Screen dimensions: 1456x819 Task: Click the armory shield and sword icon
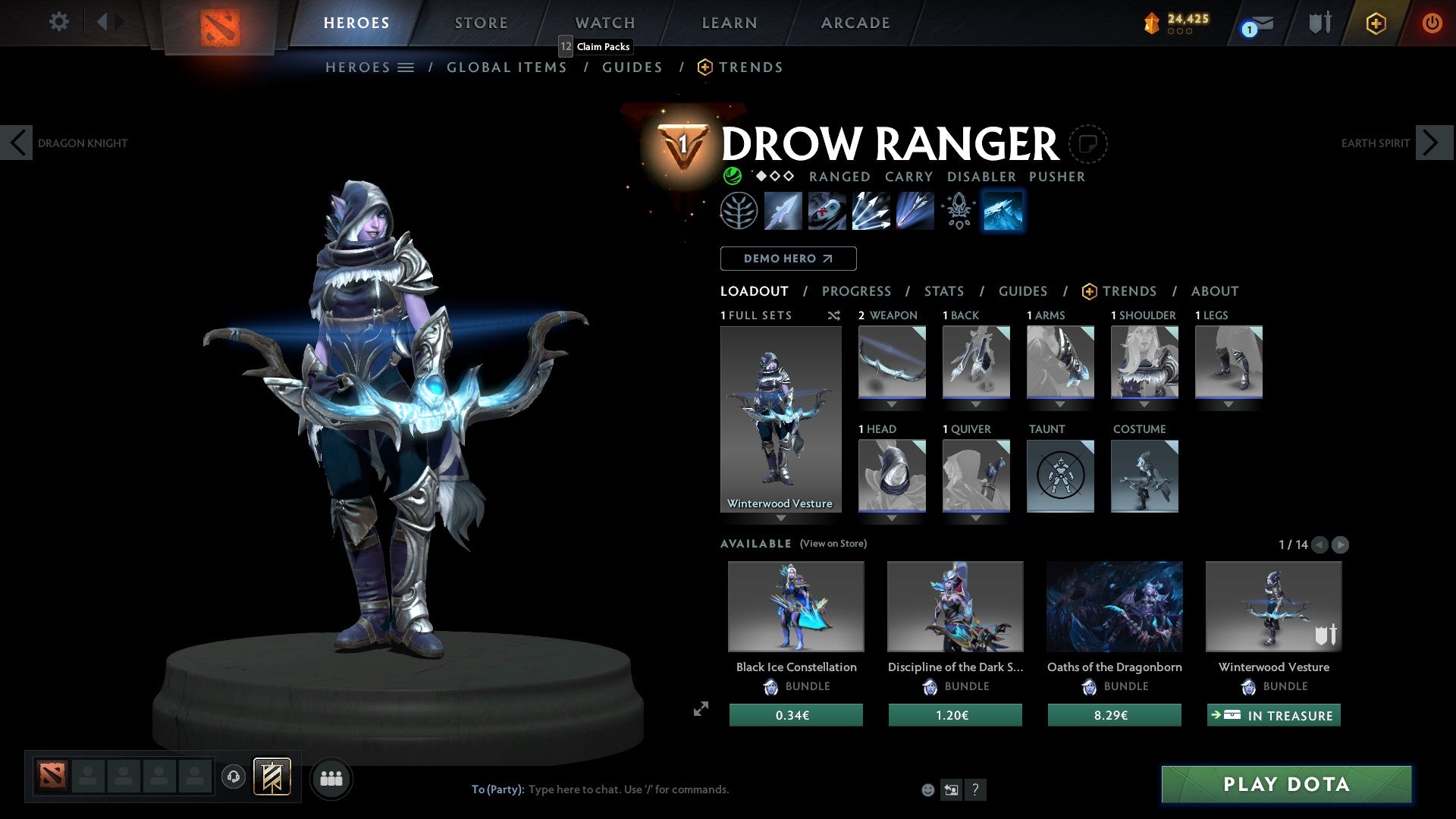(1319, 23)
